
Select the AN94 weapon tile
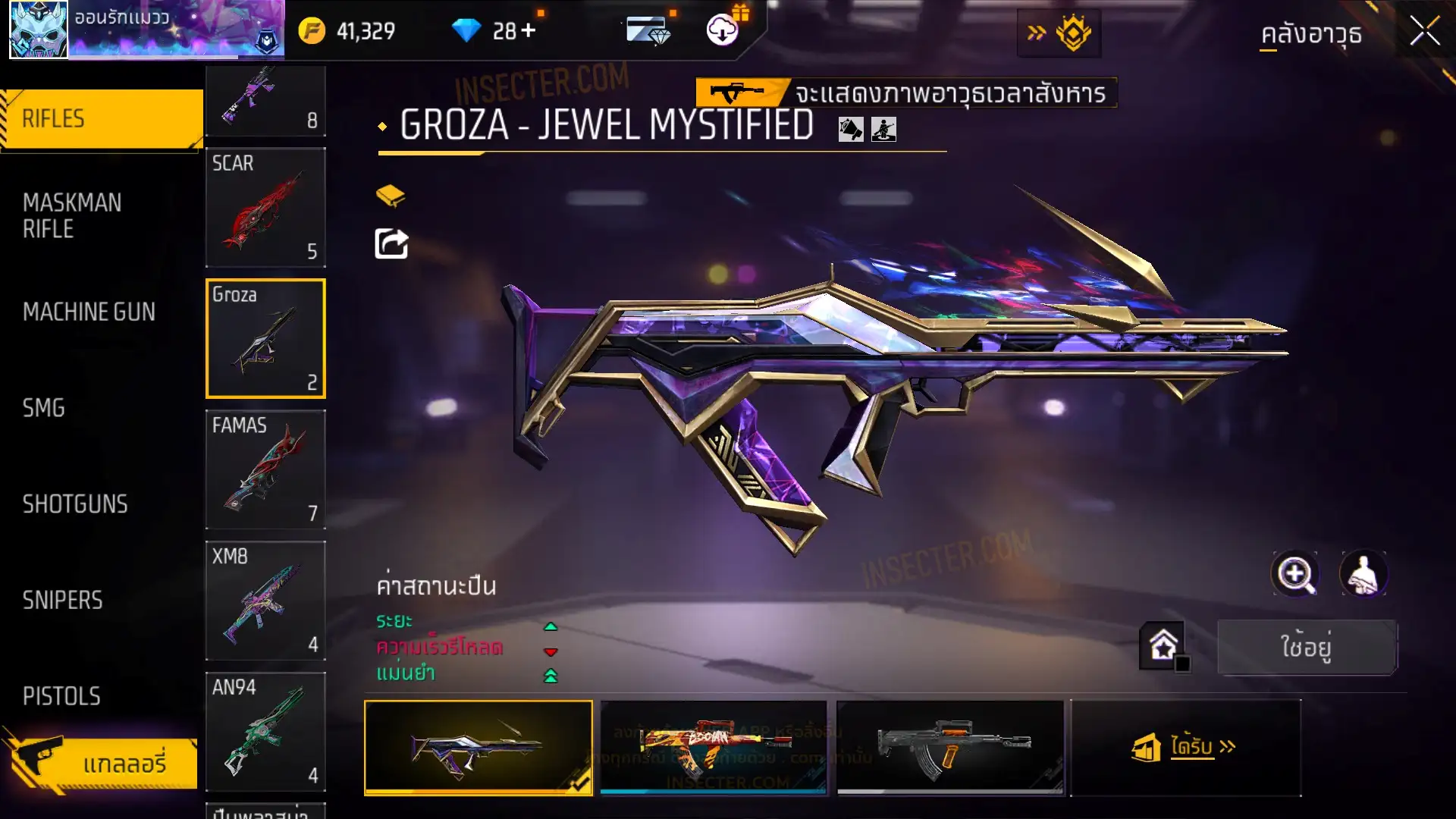[x=265, y=732]
